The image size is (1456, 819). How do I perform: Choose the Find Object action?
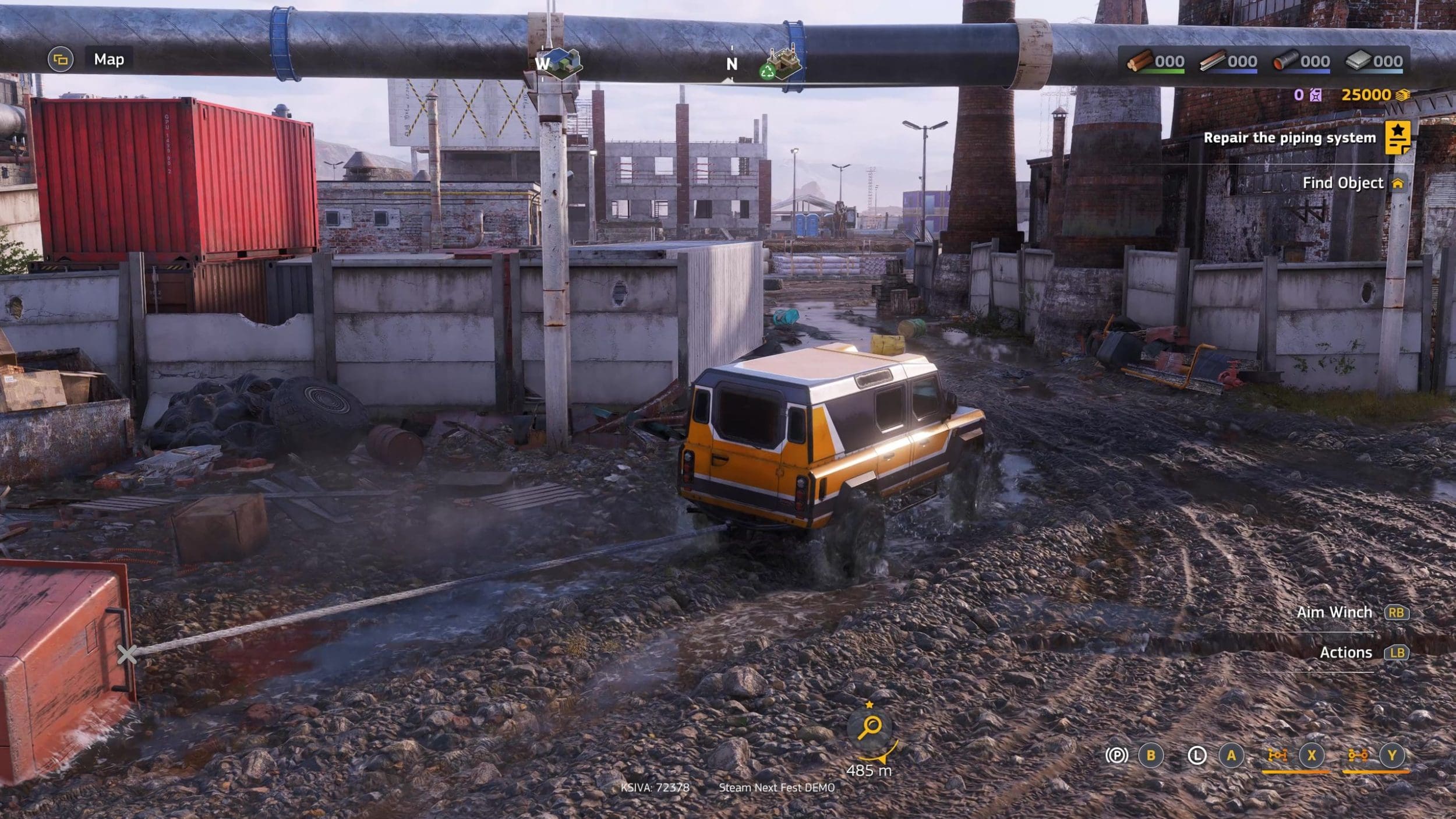[x=1342, y=183]
